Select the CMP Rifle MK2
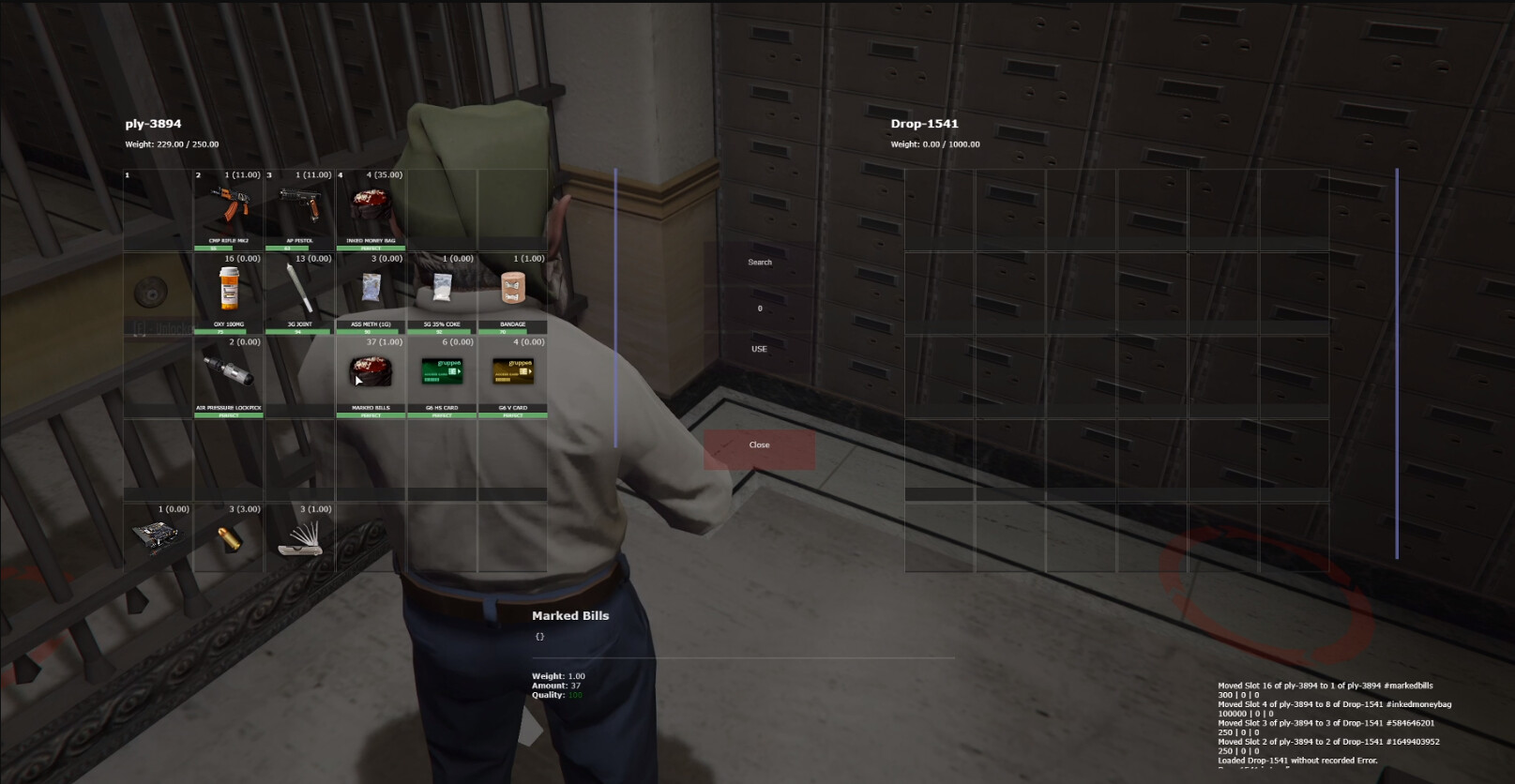The image size is (1515, 784). (x=230, y=204)
